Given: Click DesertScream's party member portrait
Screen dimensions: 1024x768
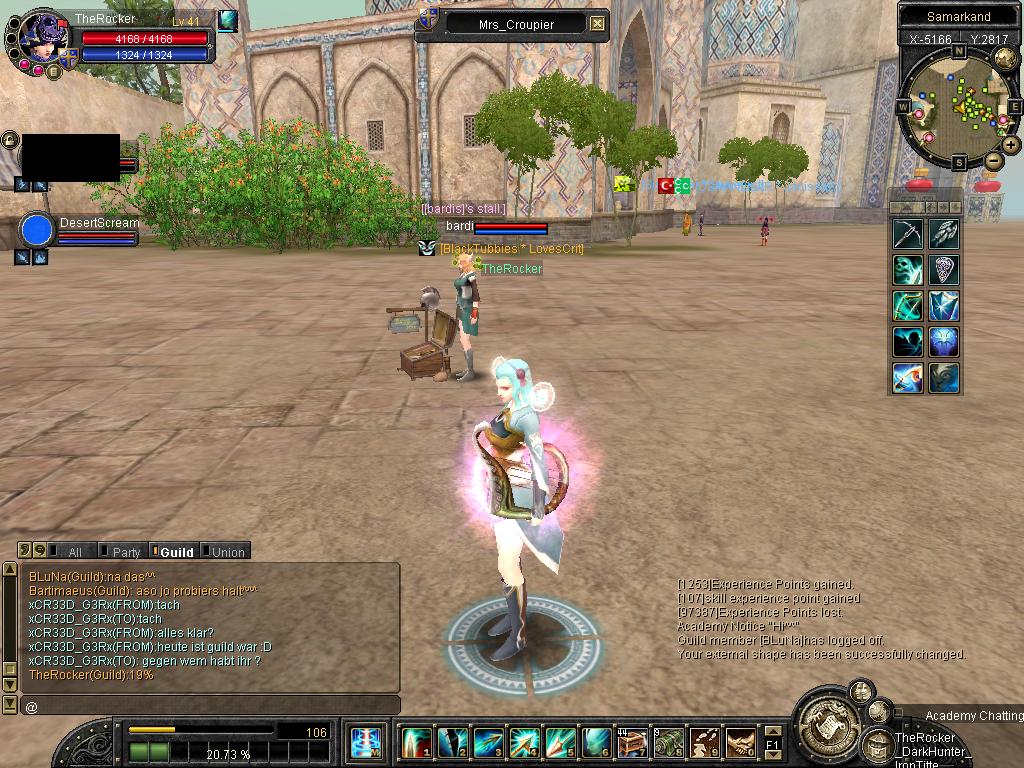Looking at the screenshot, I should click(x=37, y=231).
